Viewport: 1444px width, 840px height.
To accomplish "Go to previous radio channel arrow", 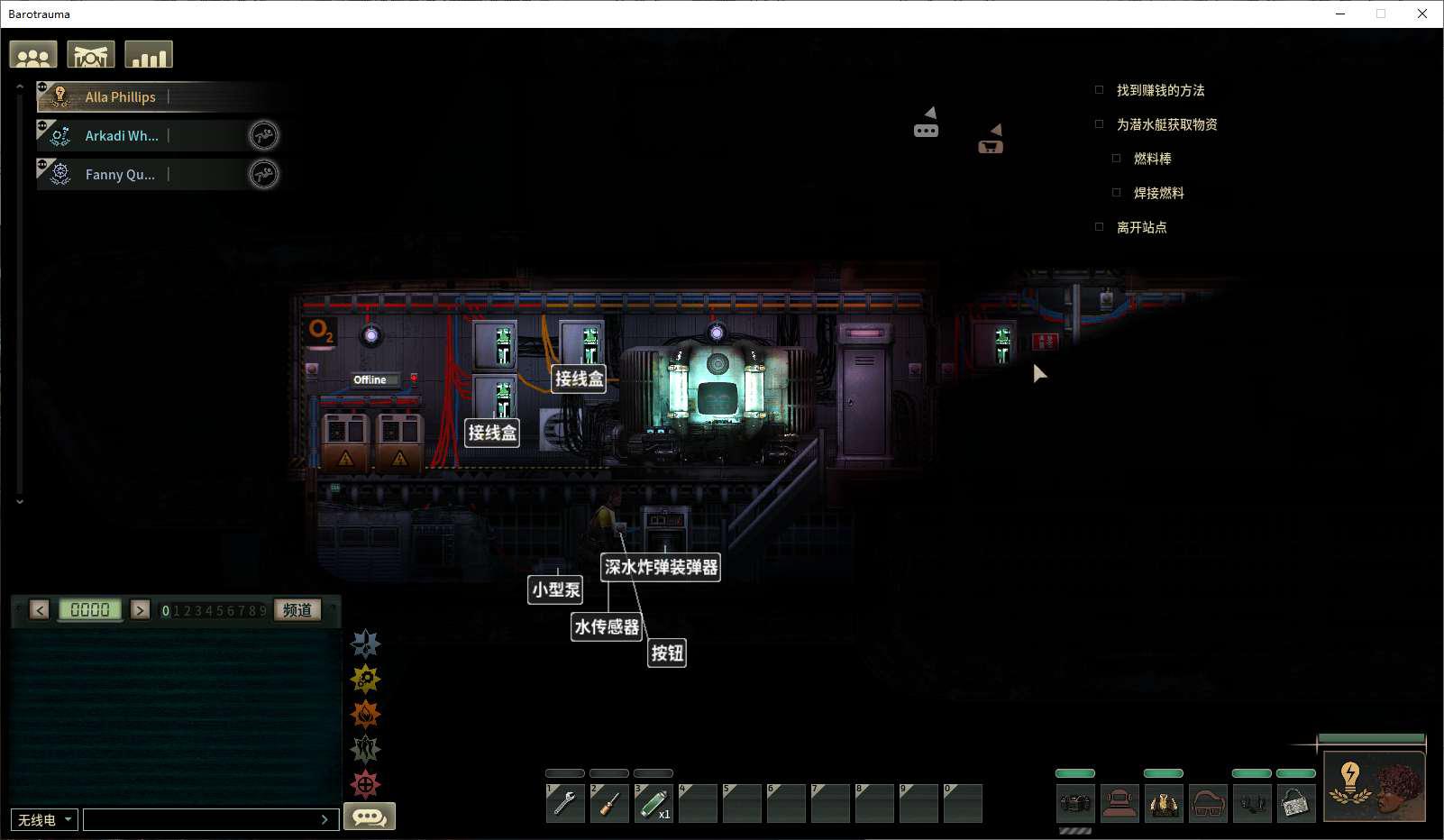I will [x=40, y=609].
